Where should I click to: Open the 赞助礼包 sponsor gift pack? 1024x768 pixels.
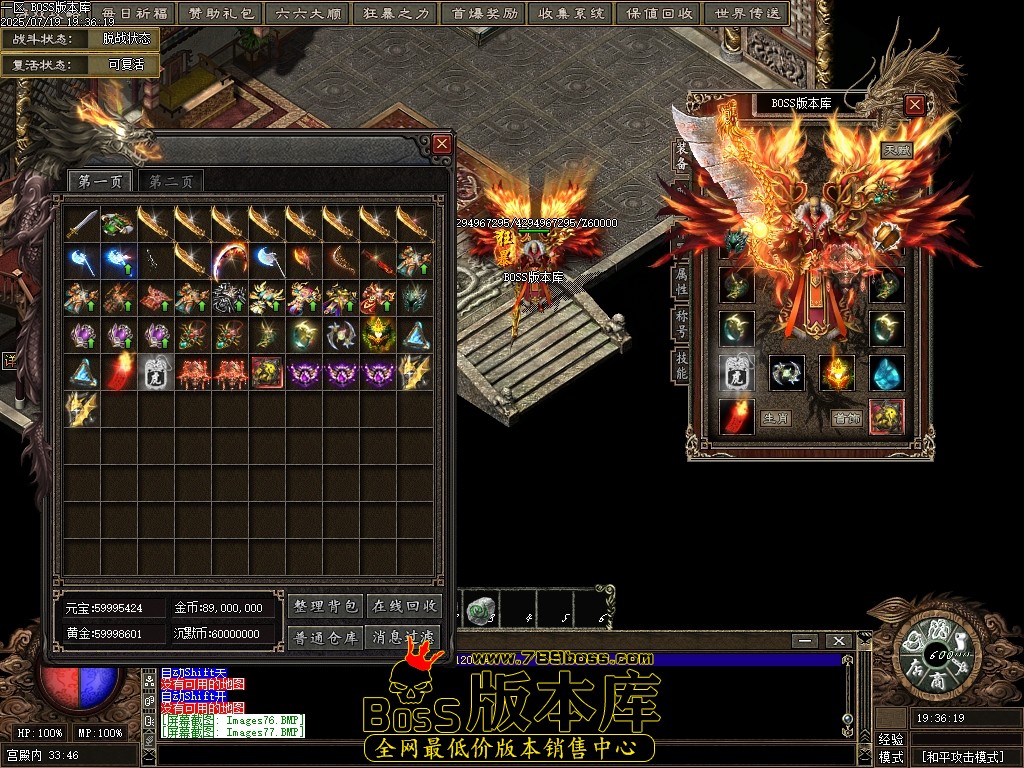219,14
